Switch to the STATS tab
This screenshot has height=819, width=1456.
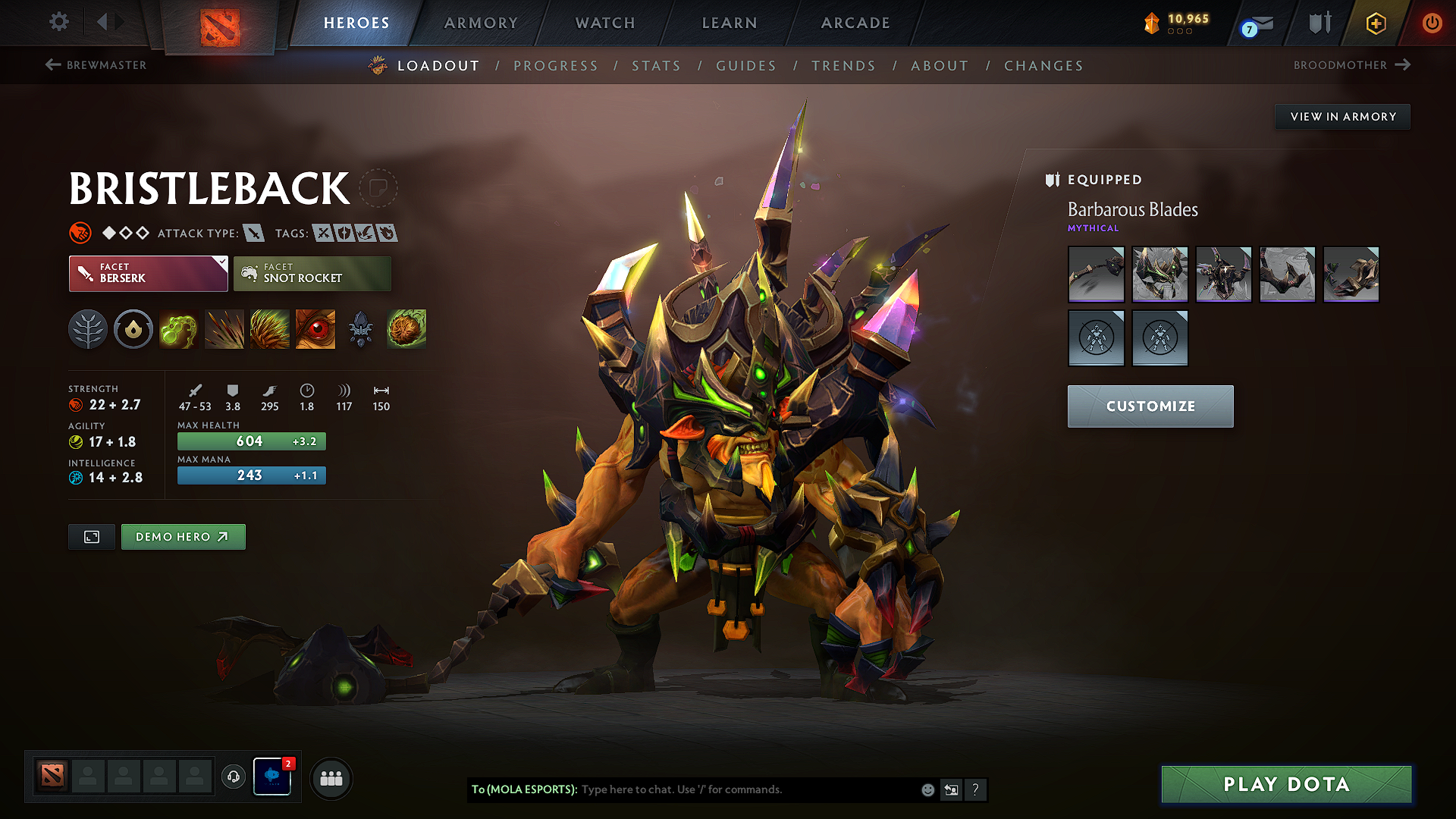click(x=656, y=65)
